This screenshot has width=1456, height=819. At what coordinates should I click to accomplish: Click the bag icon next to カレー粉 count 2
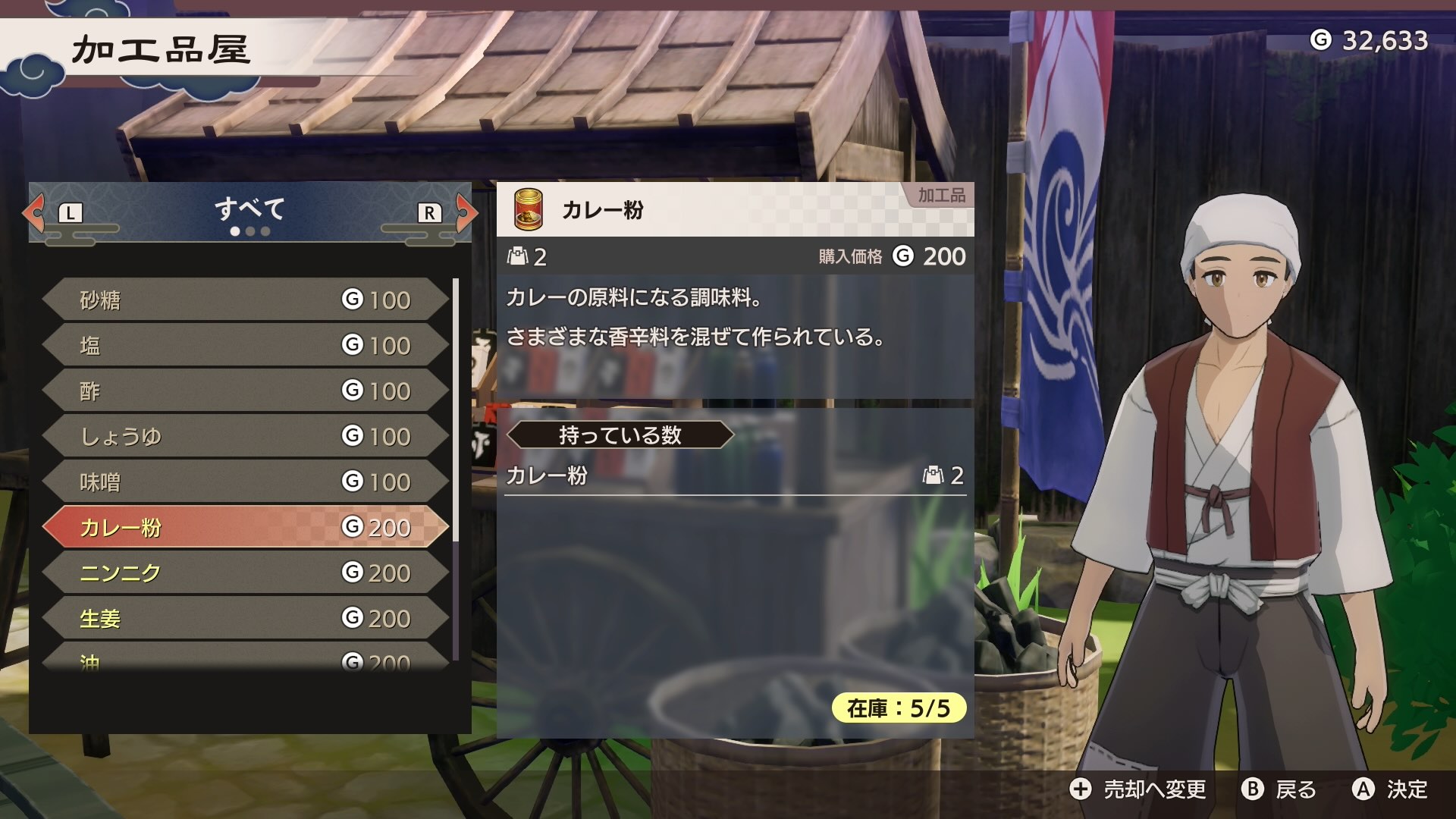coord(934,475)
